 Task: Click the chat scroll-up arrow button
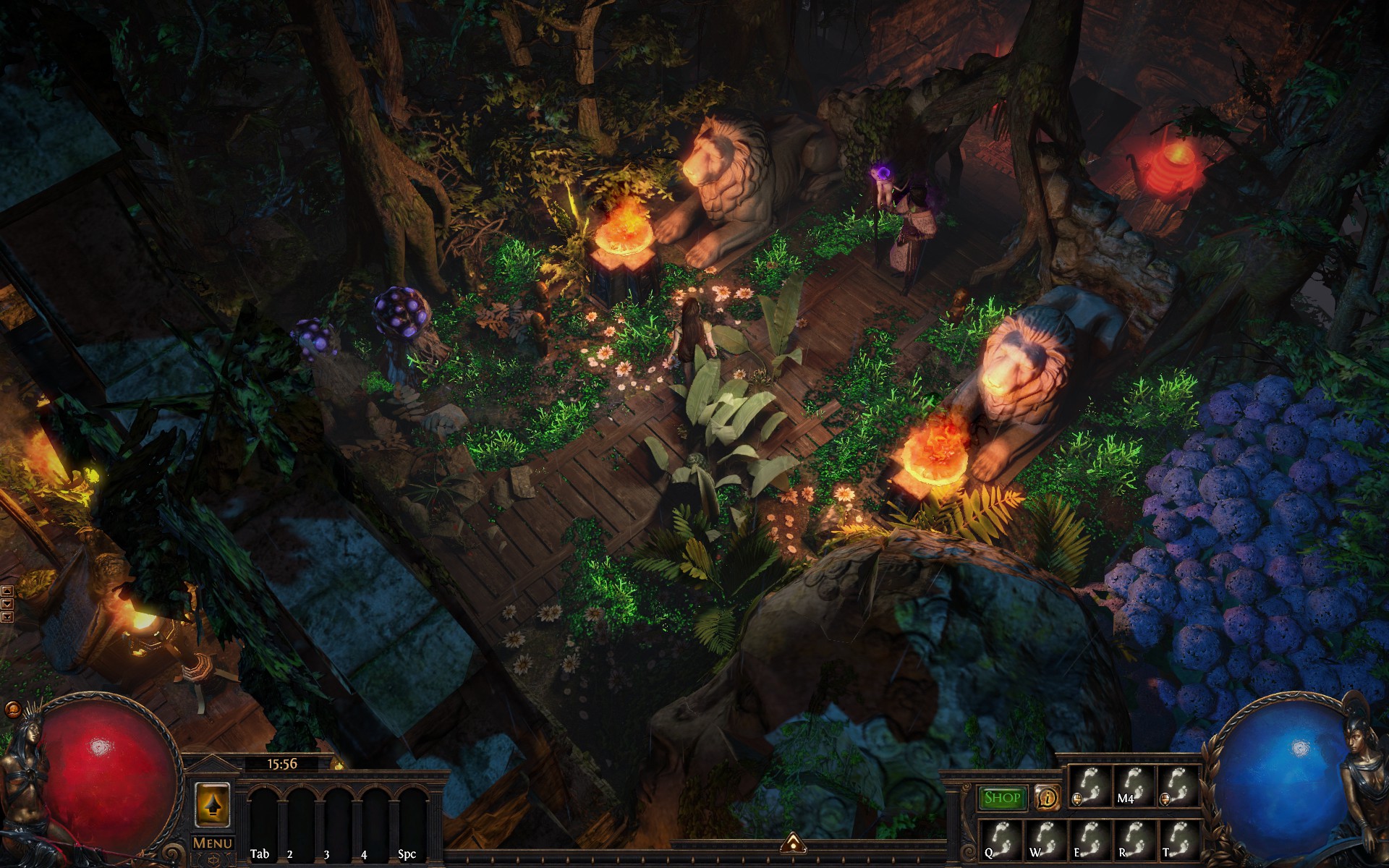(7, 591)
